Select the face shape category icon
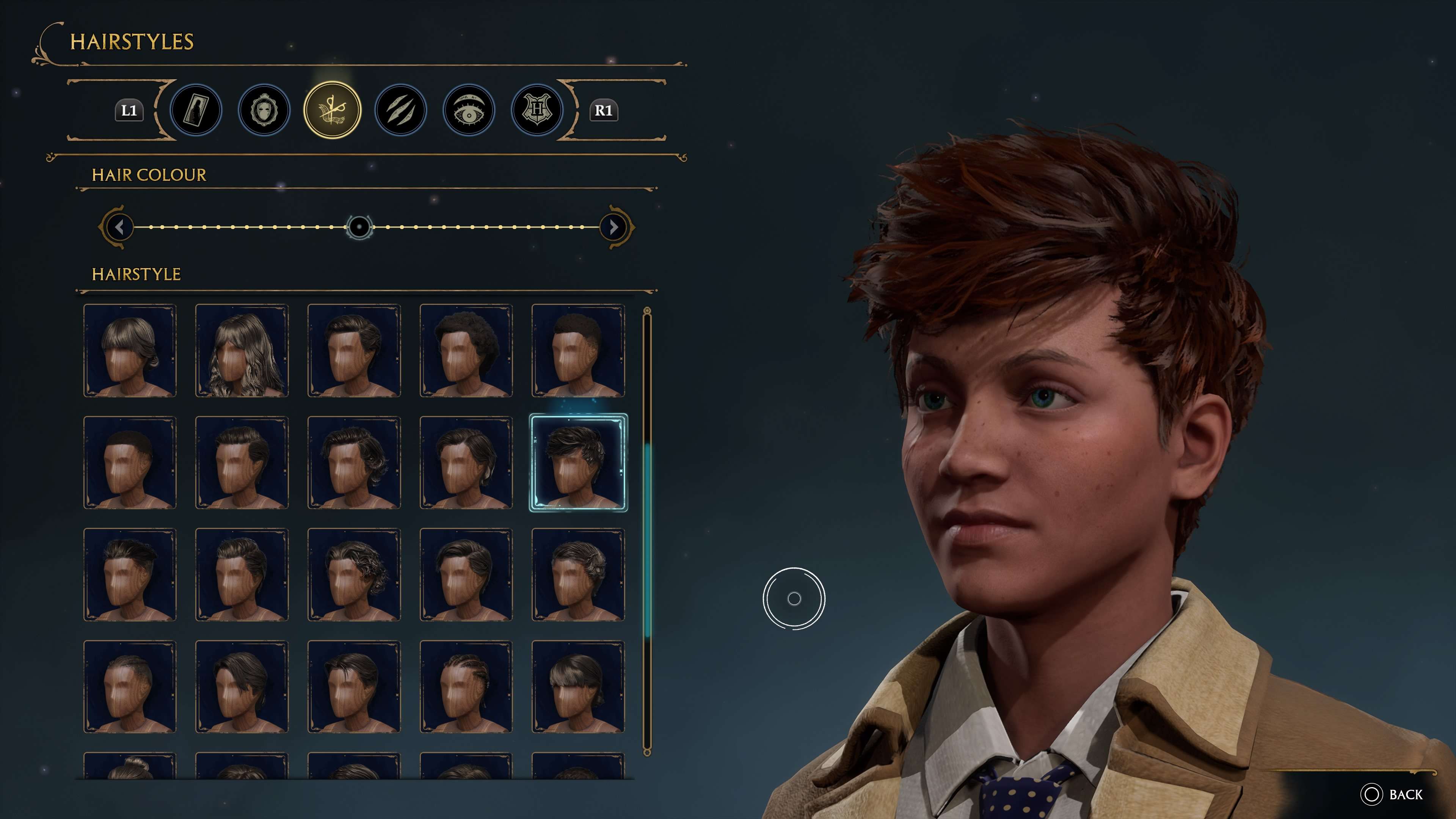Image resolution: width=1456 pixels, height=819 pixels. [264, 110]
